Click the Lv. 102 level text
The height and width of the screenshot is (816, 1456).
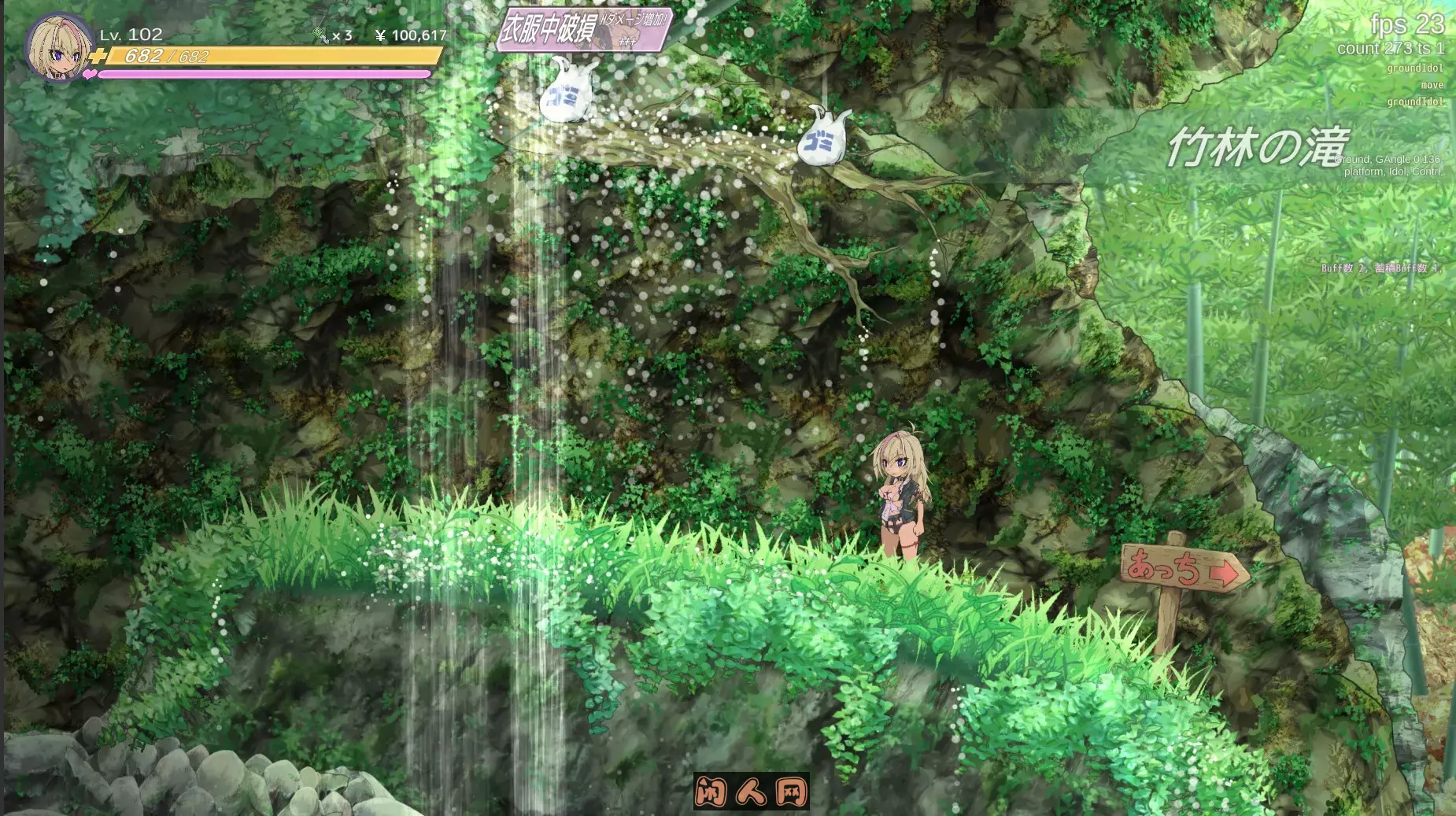click(x=128, y=34)
